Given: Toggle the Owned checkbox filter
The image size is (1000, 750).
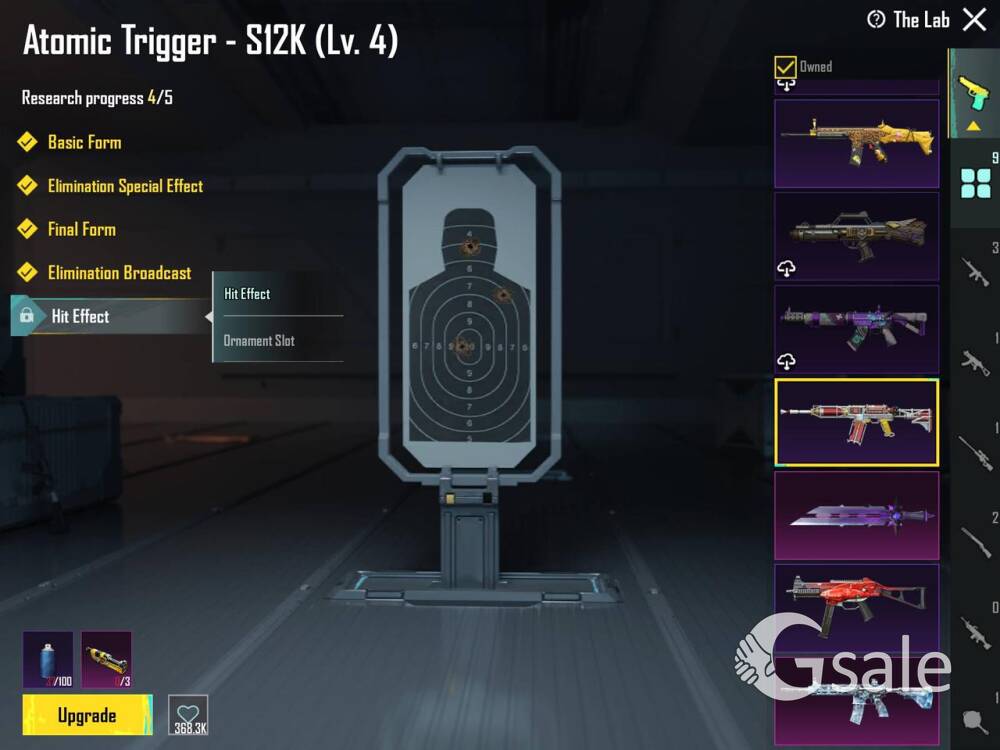Looking at the screenshot, I should click(786, 67).
